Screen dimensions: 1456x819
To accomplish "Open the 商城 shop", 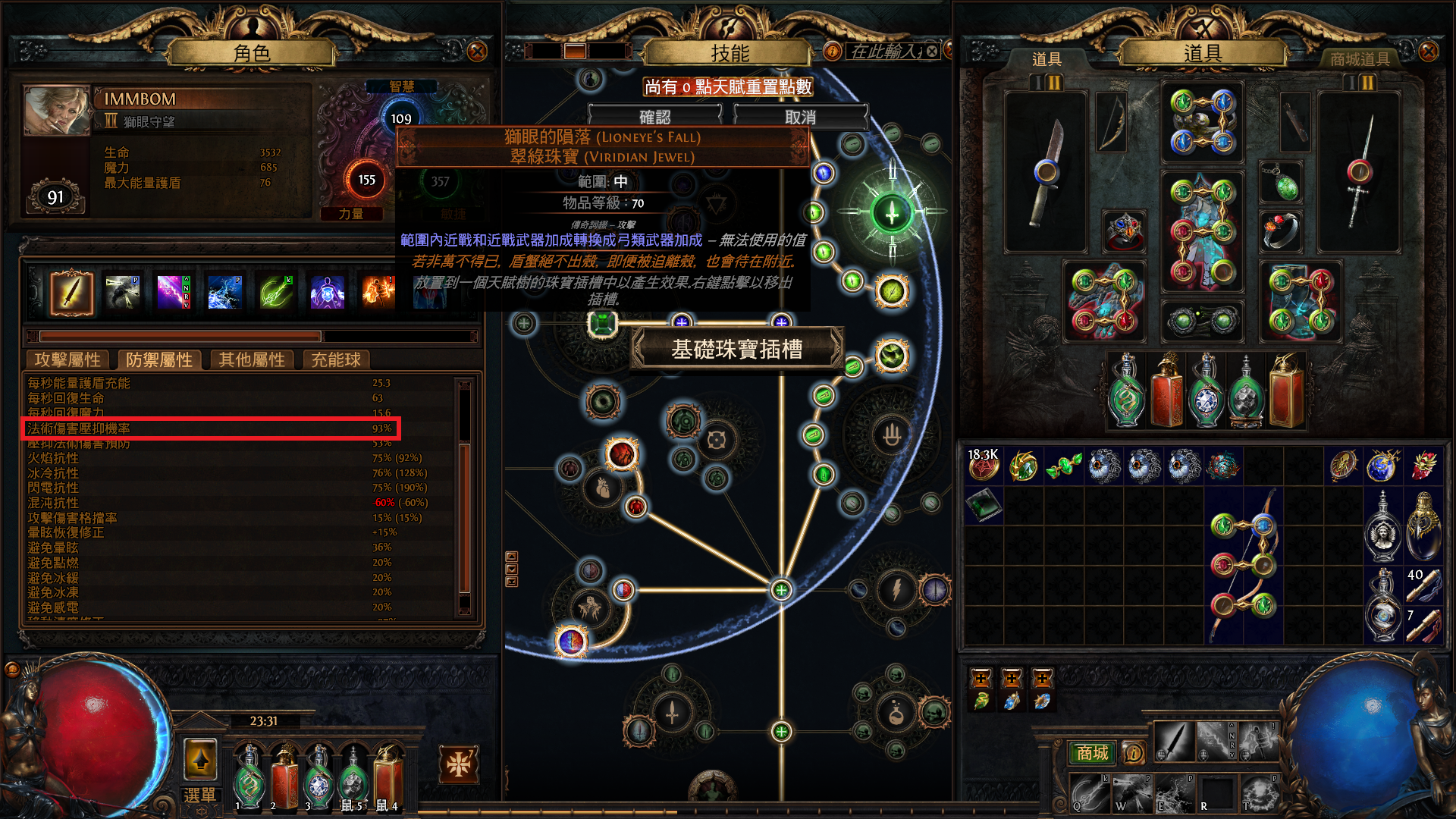I will pos(1092,754).
